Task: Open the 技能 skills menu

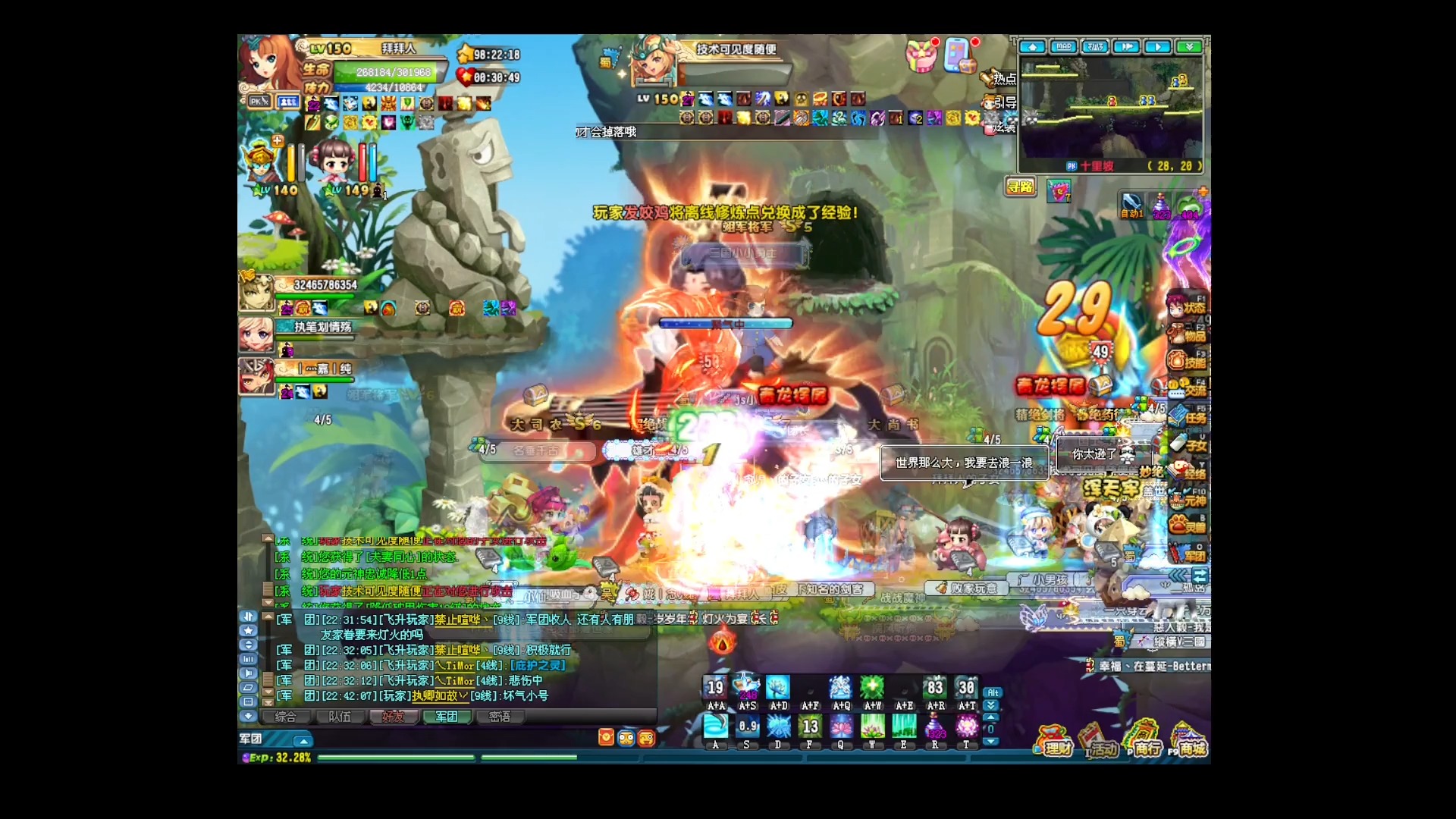Action: pos(1187,362)
